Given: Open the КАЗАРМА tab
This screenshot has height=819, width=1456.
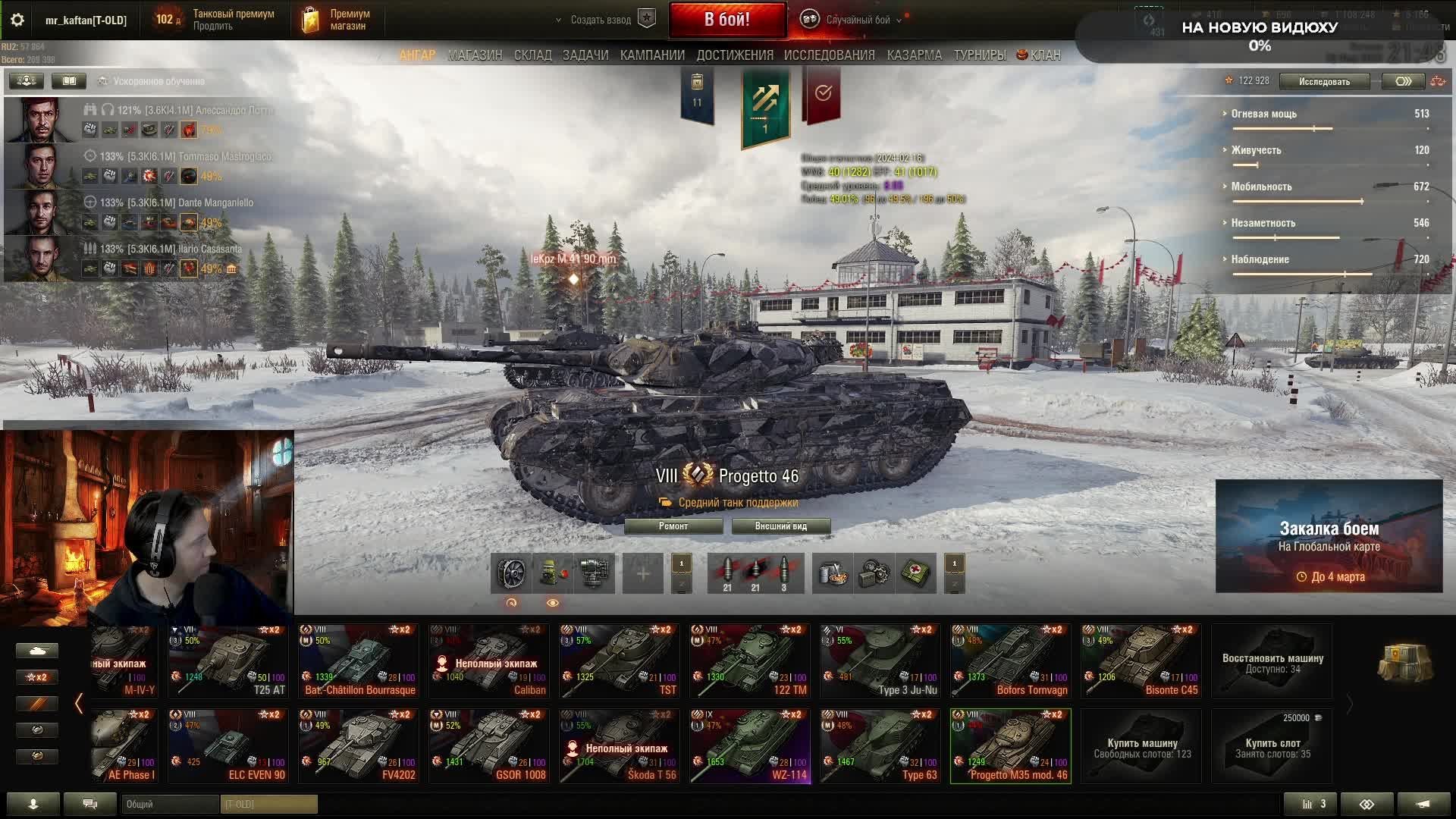Looking at the screenshot, I should click(914, 55).
